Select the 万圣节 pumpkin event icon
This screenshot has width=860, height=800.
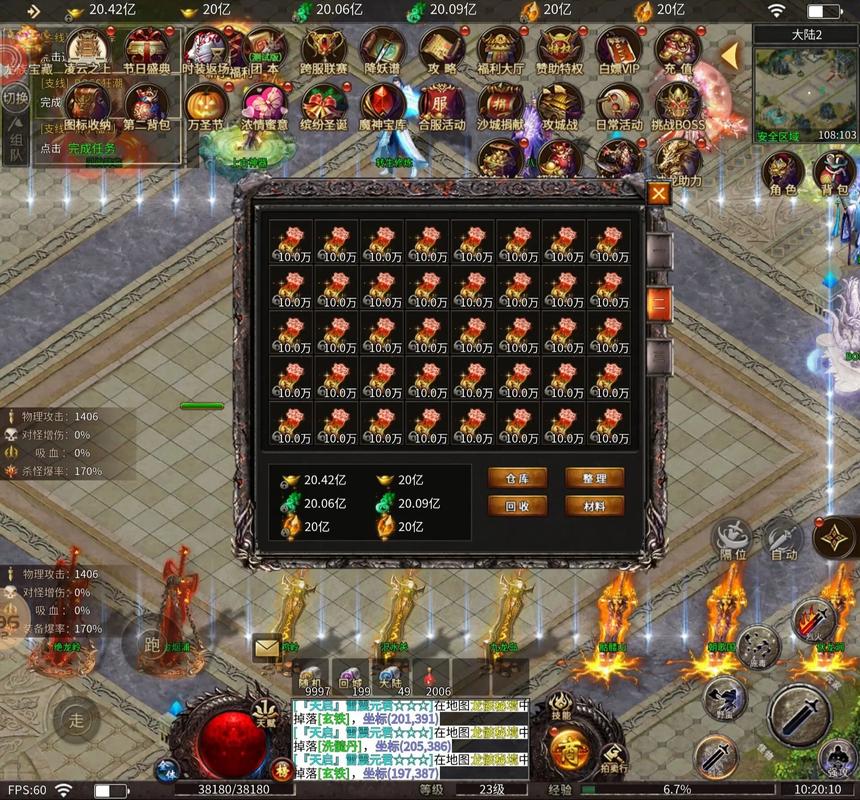[x=205, y=108]
